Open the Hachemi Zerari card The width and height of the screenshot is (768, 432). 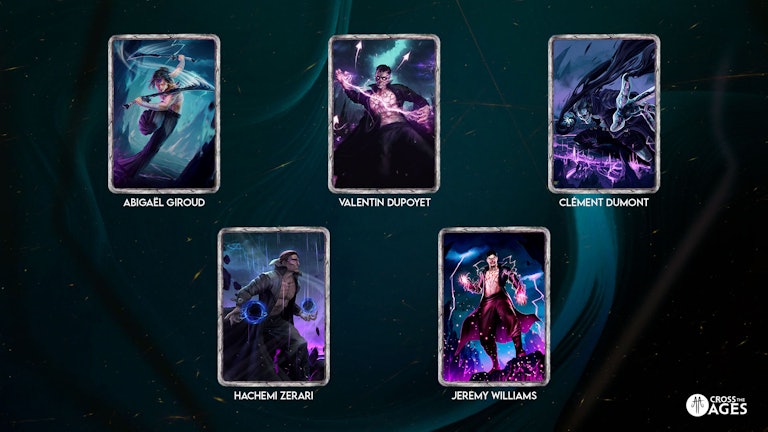tap(274, 306)
